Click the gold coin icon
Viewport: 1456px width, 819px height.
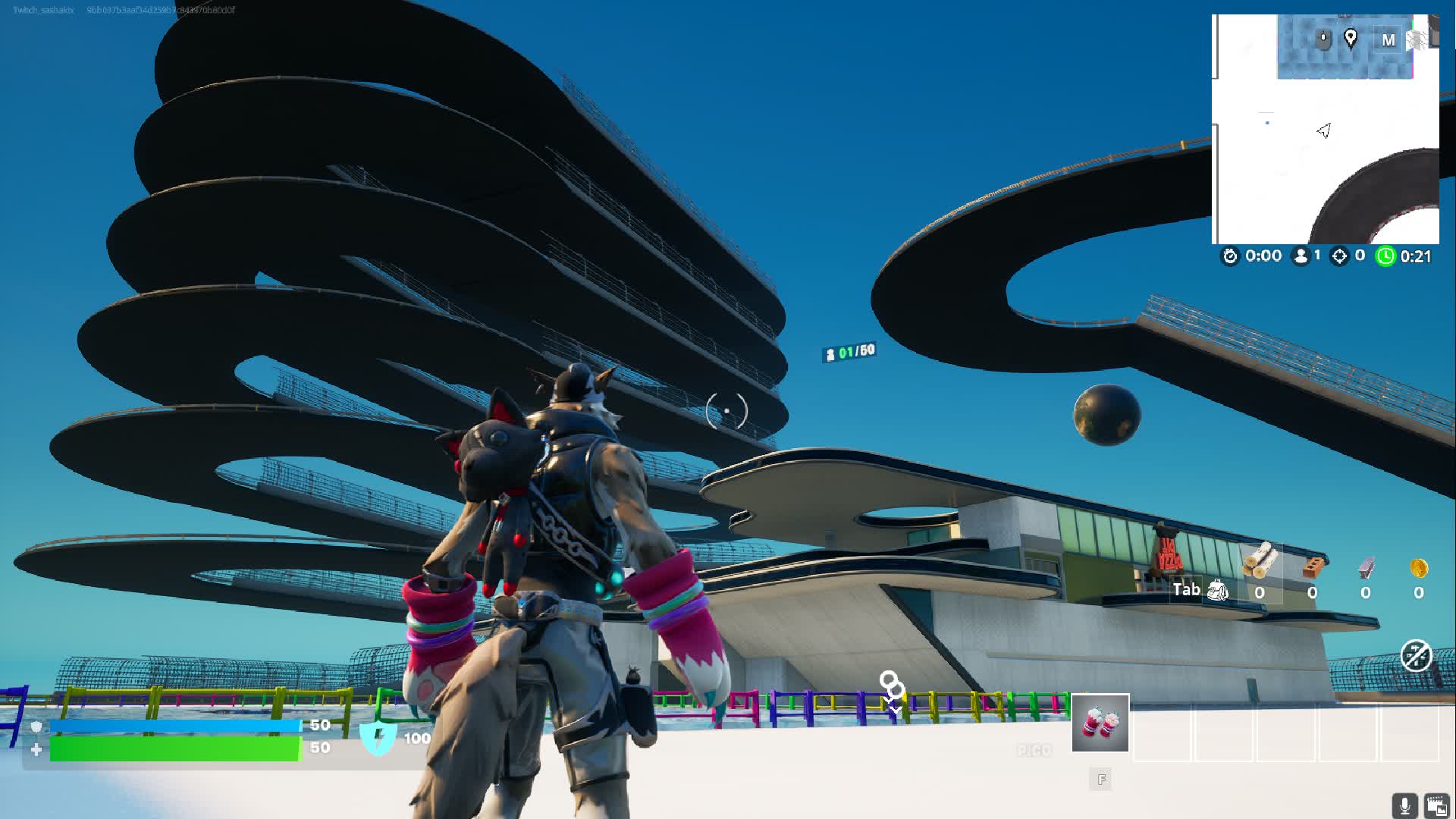pos(1419,567)
